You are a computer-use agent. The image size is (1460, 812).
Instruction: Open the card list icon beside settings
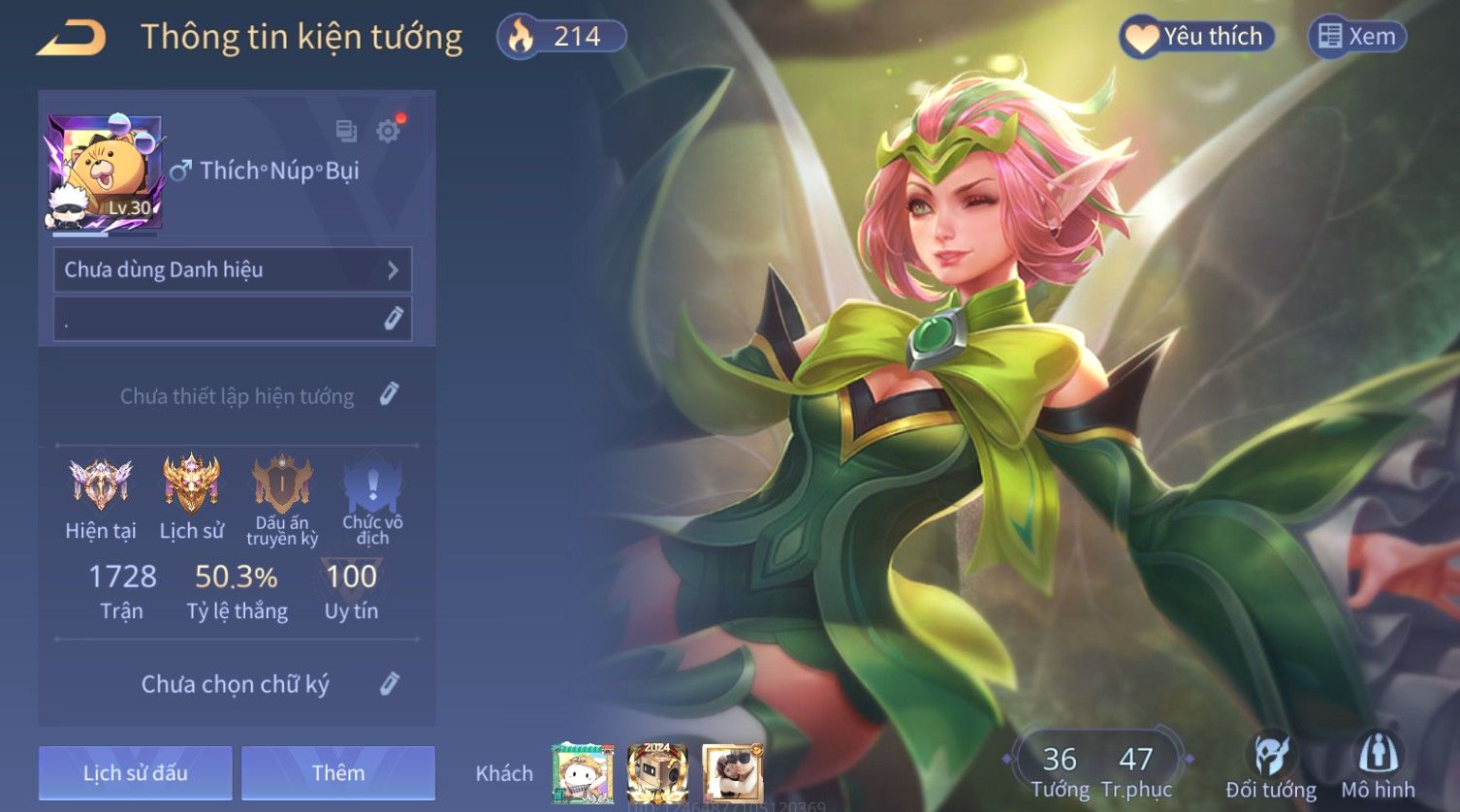point(346,131)
